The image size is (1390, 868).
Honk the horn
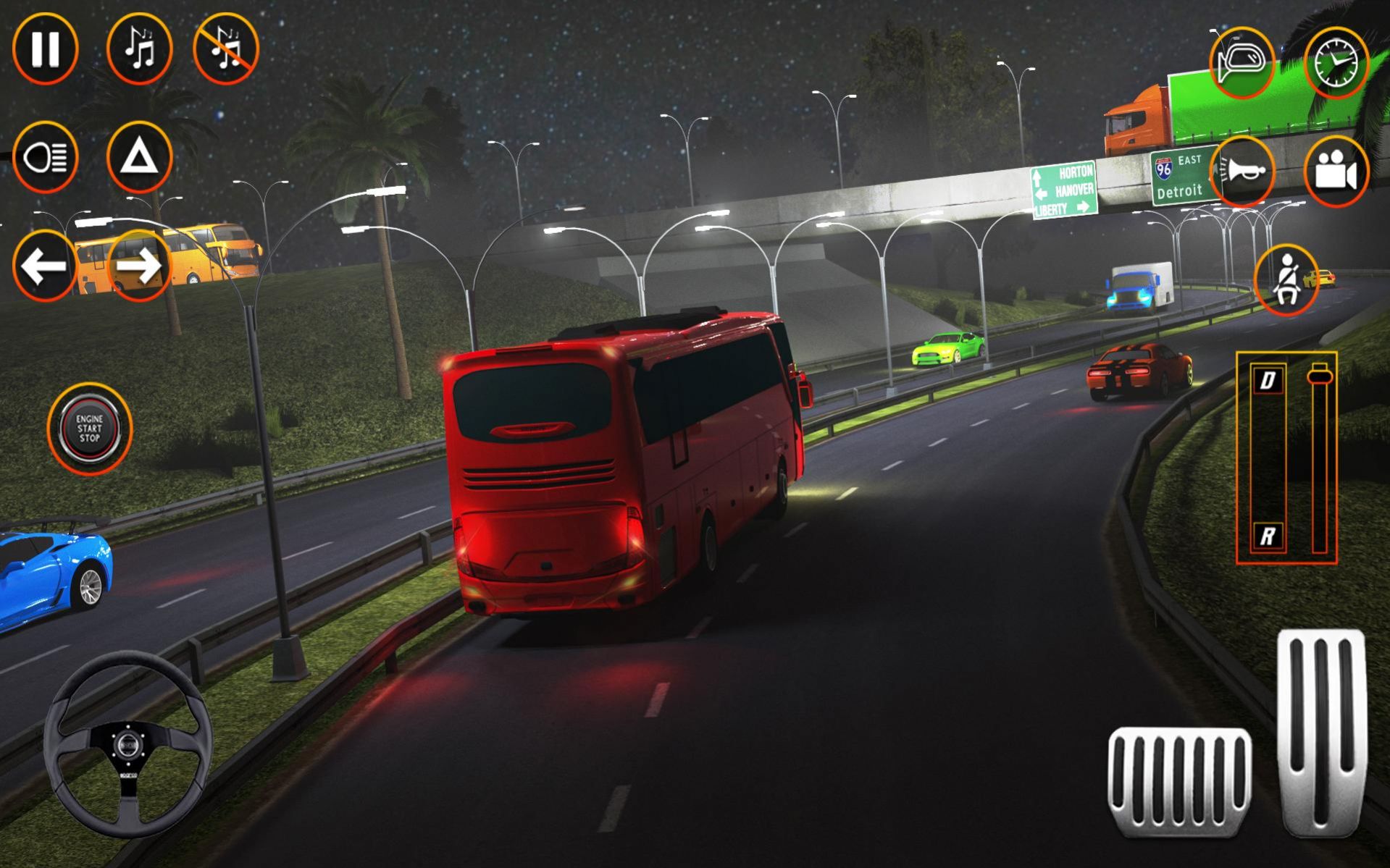click(1242, 172)
